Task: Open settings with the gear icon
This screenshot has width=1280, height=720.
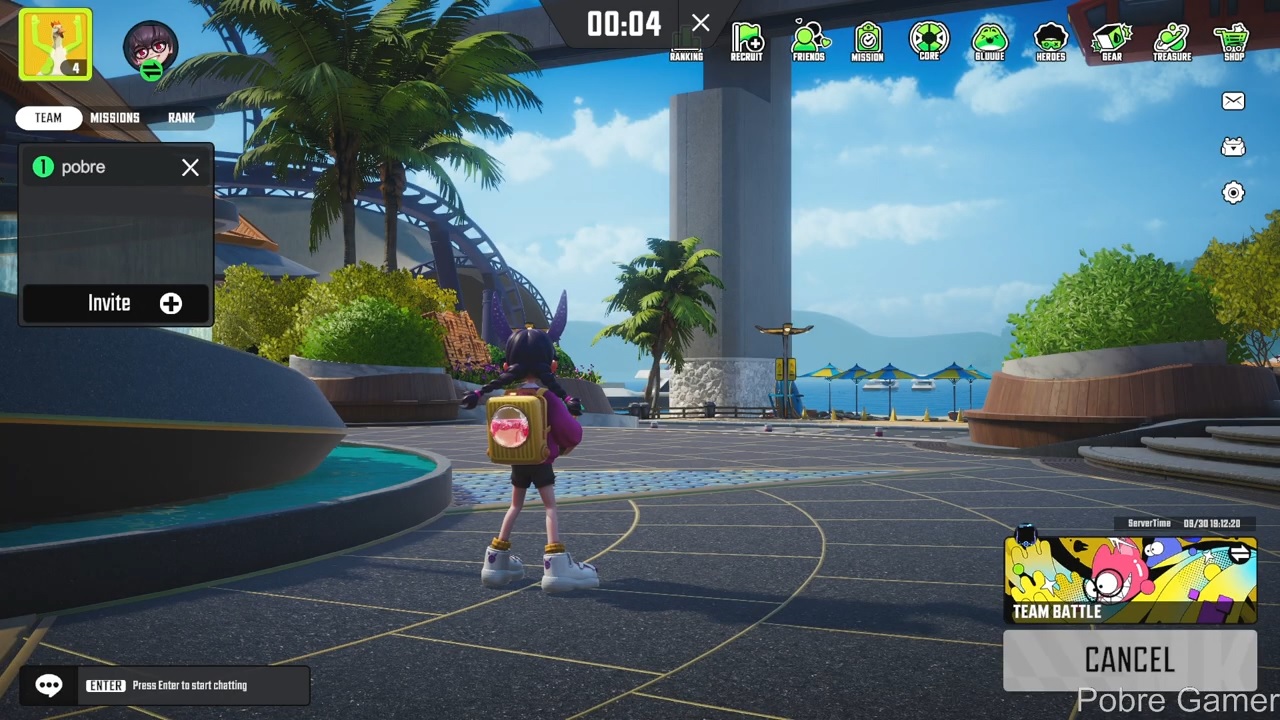Action: coord(1233,193)
